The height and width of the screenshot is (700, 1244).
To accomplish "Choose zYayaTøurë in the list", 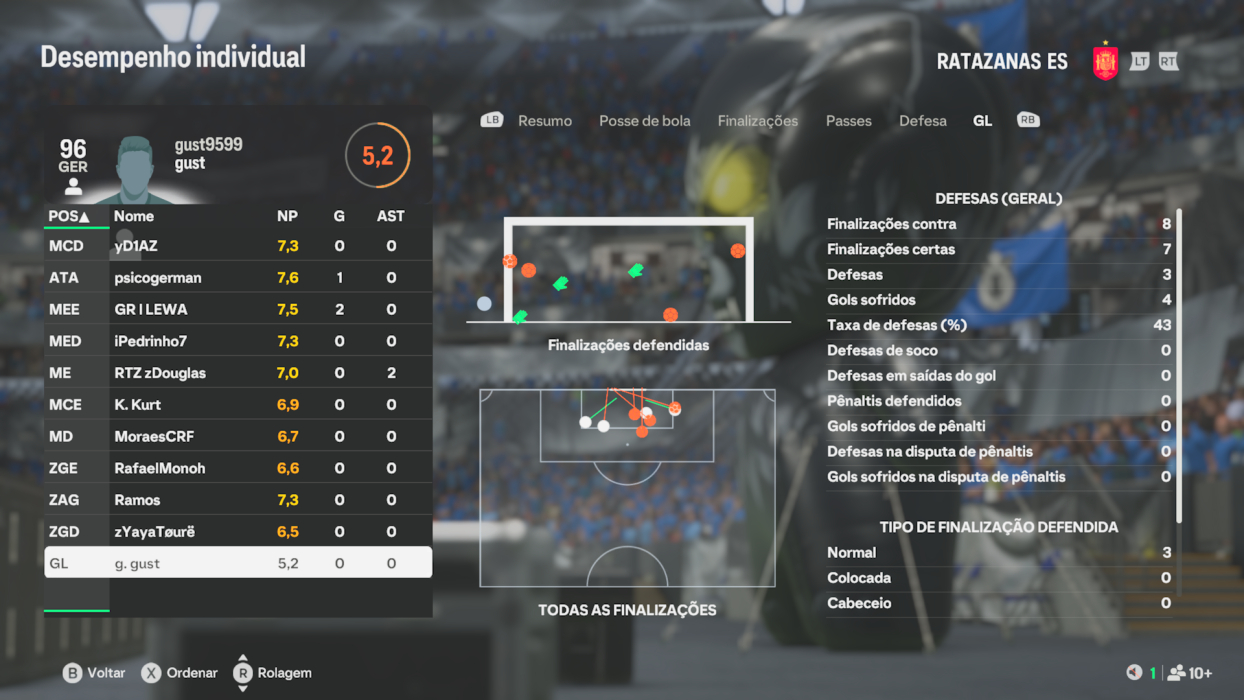I will 238,532.
